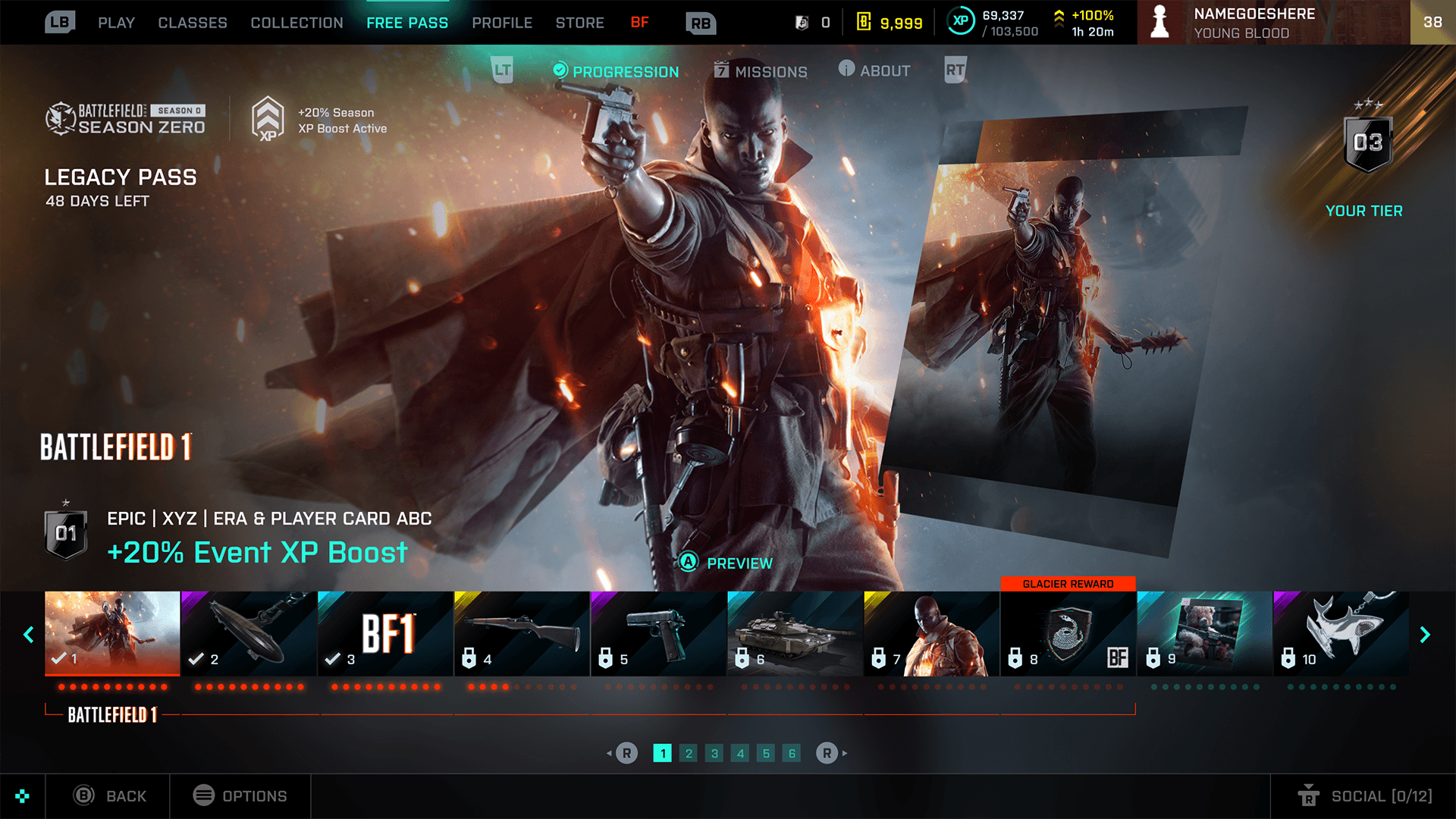Image resolution: width=1456 pixels, height=819 pixels.
Task: Select the tier 2 zeppelin reward
Action: click(249, 633)
